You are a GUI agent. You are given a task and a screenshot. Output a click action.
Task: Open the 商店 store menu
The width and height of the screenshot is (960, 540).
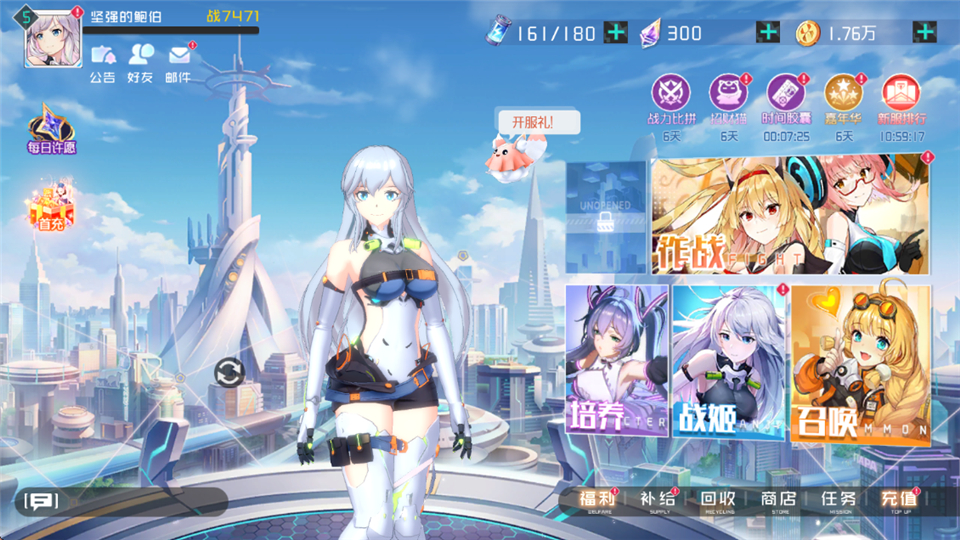[777, 500]
